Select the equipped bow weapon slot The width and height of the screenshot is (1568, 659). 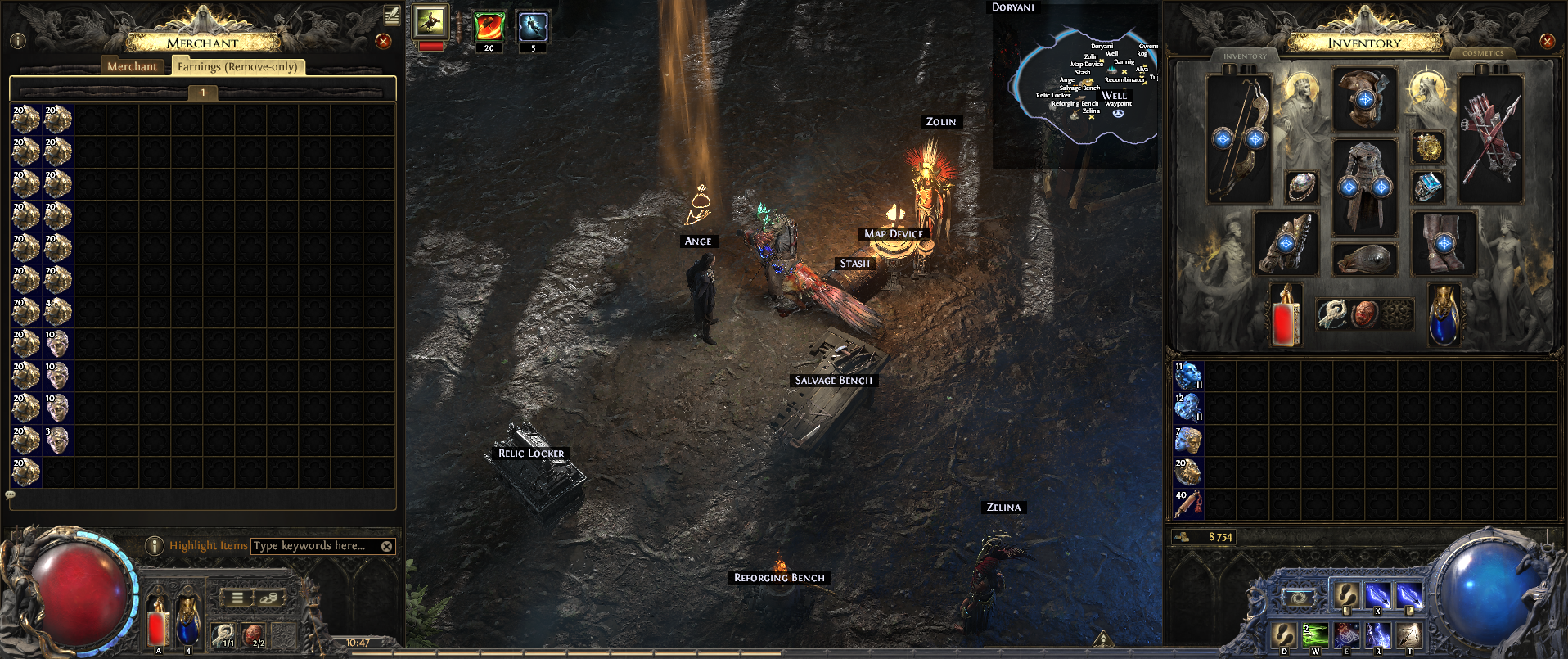[1239, 139]
